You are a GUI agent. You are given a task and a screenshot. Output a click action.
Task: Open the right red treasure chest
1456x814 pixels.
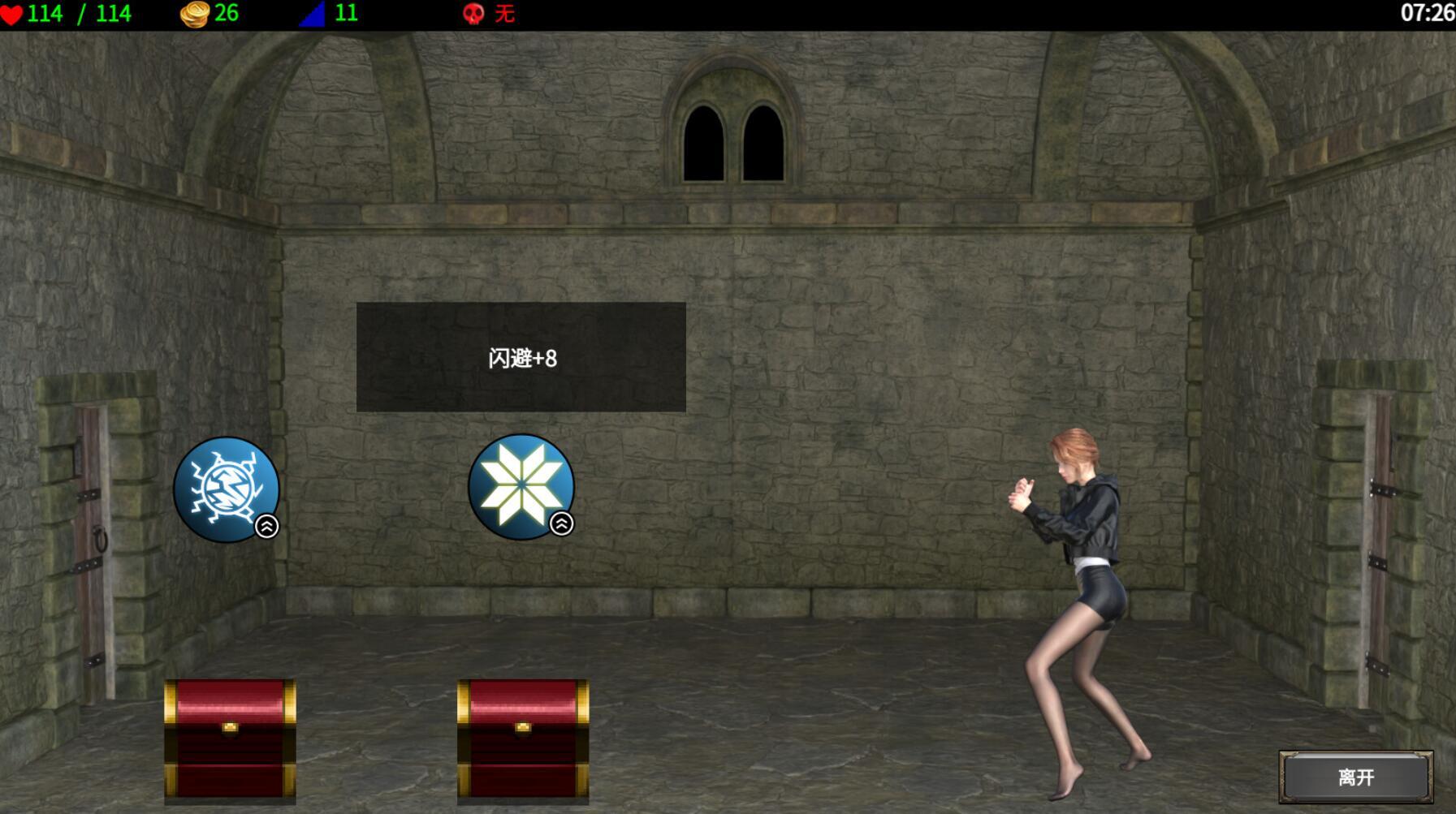[x=522, y=743]
